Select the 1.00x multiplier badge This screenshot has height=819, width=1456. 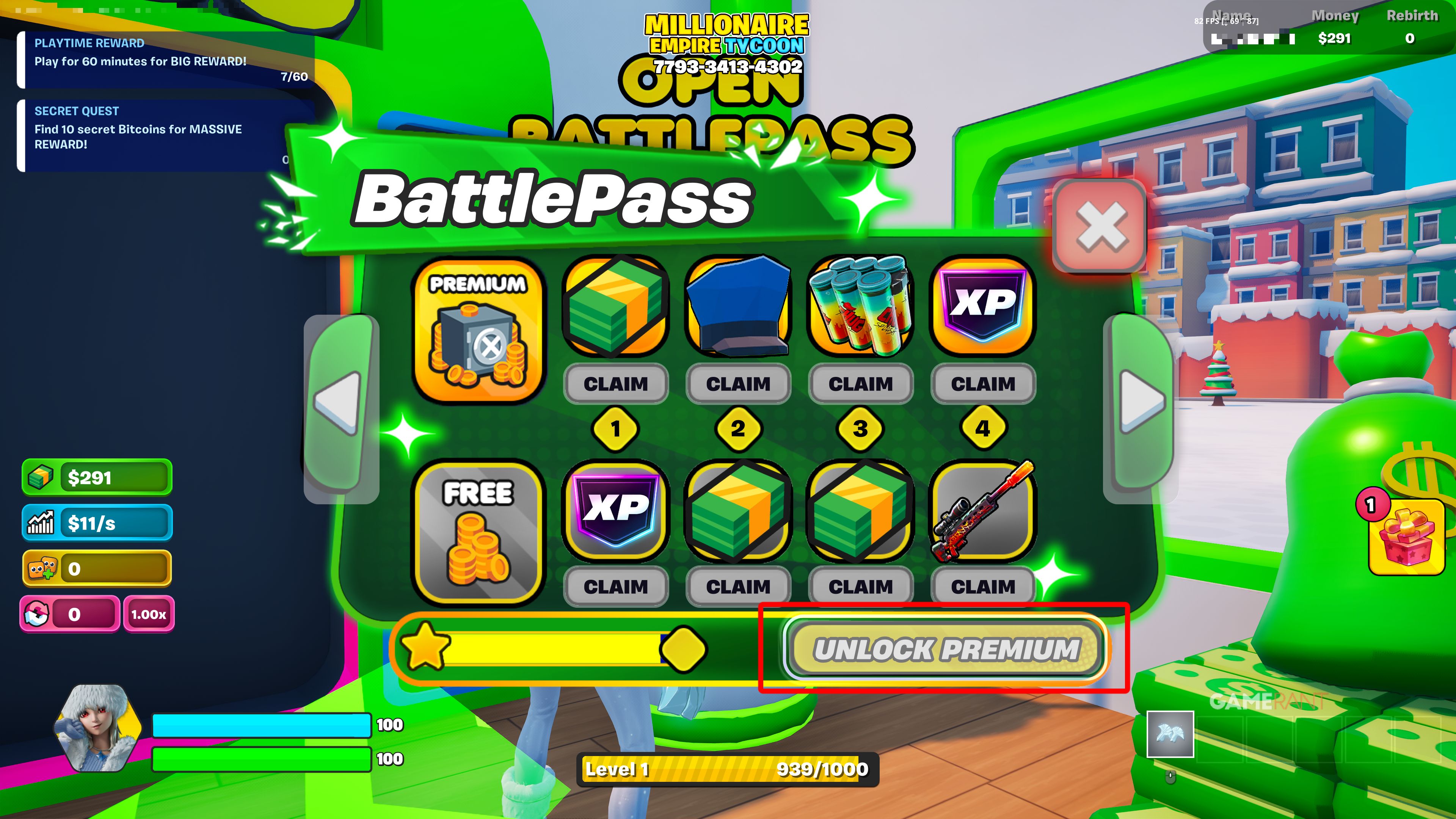pyautogui.click(x=147, y=614)
